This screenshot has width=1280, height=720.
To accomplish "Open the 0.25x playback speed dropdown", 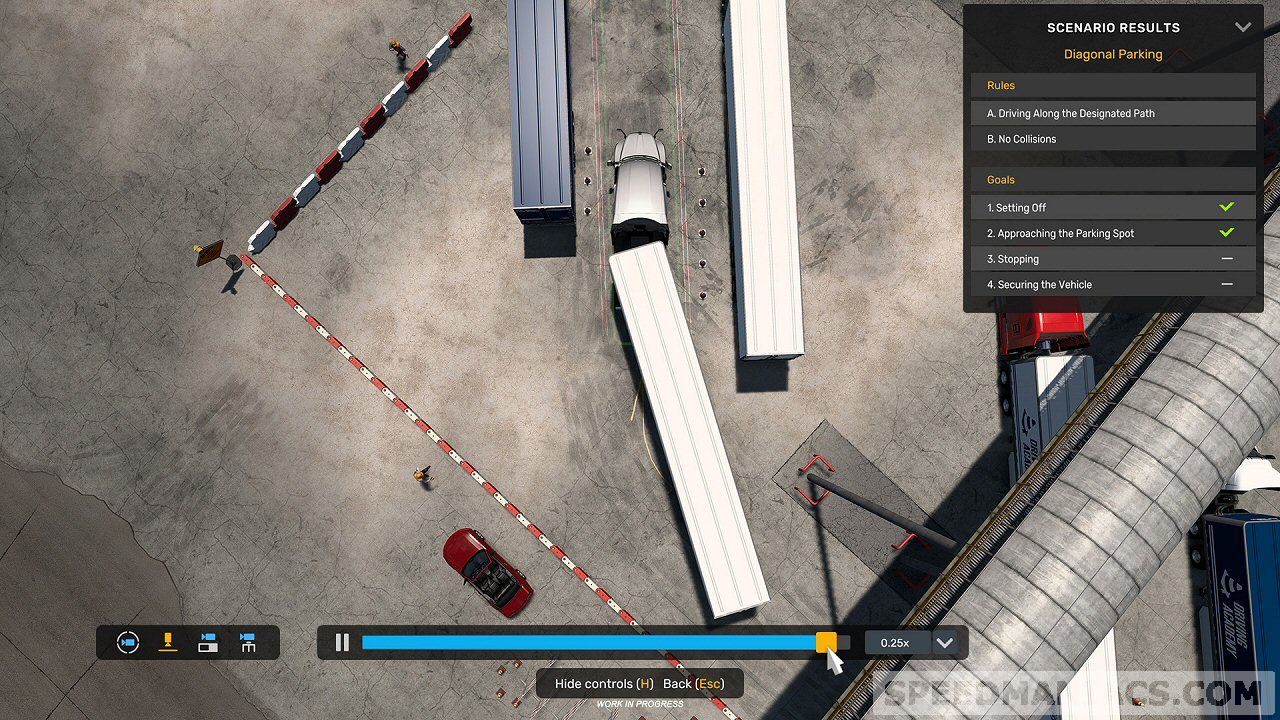I will (945, 642).
